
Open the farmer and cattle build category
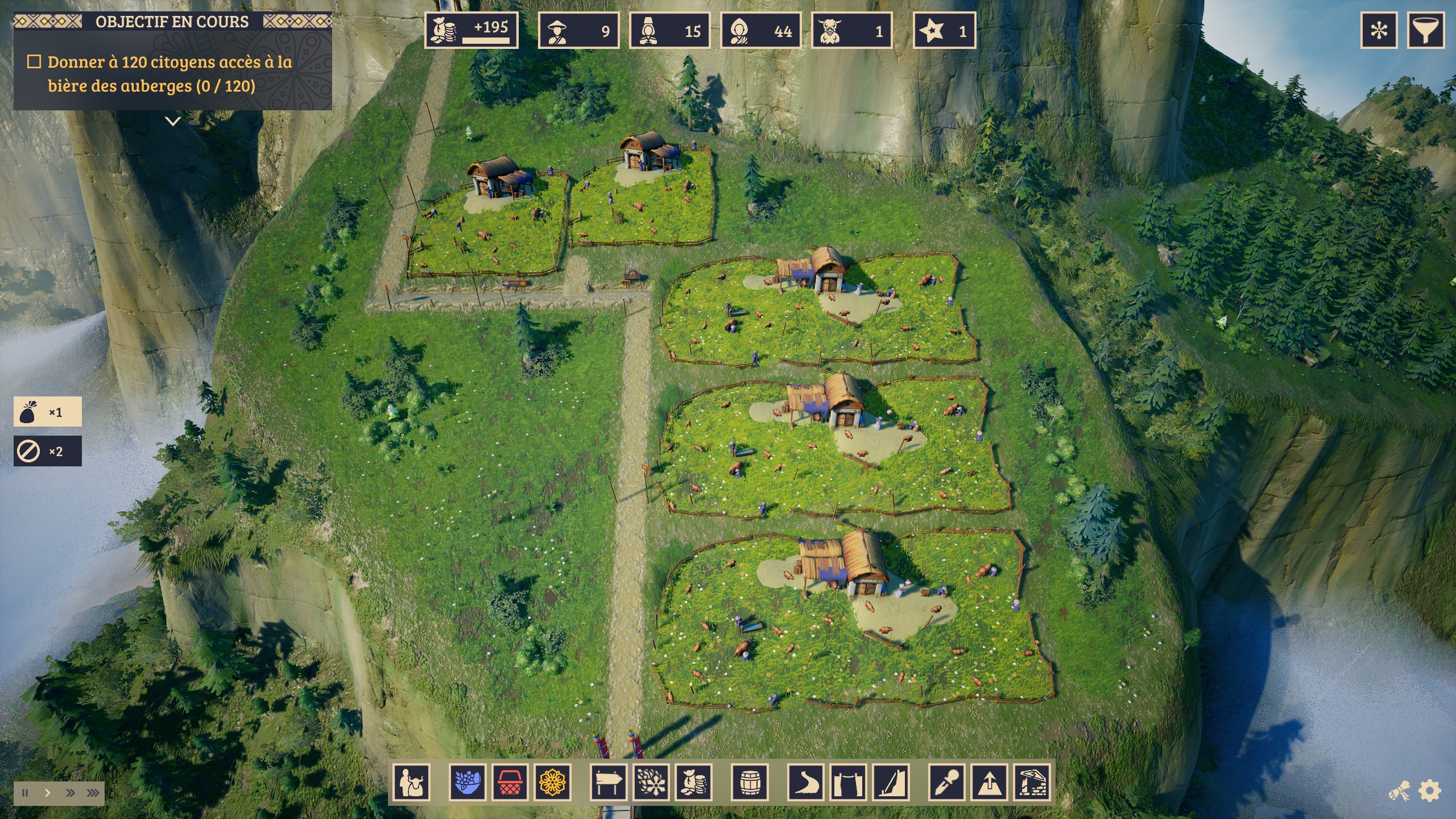coord(412,782)
